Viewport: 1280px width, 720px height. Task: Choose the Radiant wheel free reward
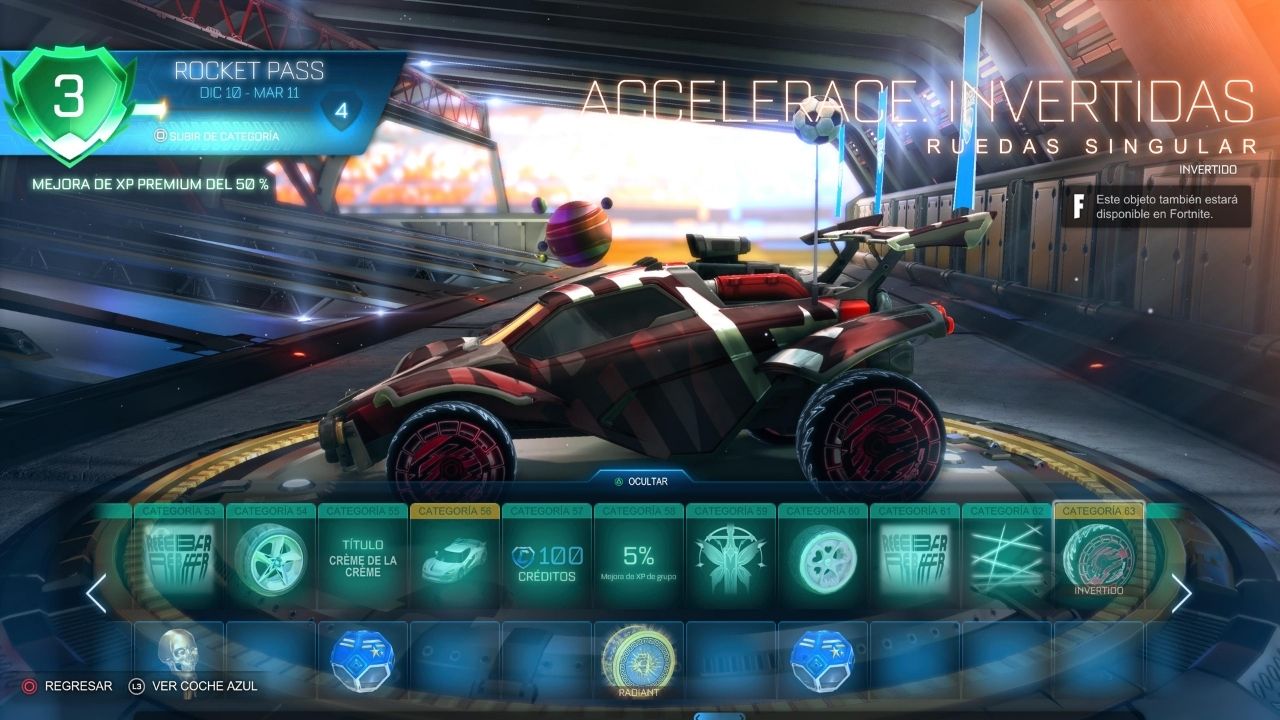pyautogui.click(x=638, y=658)
